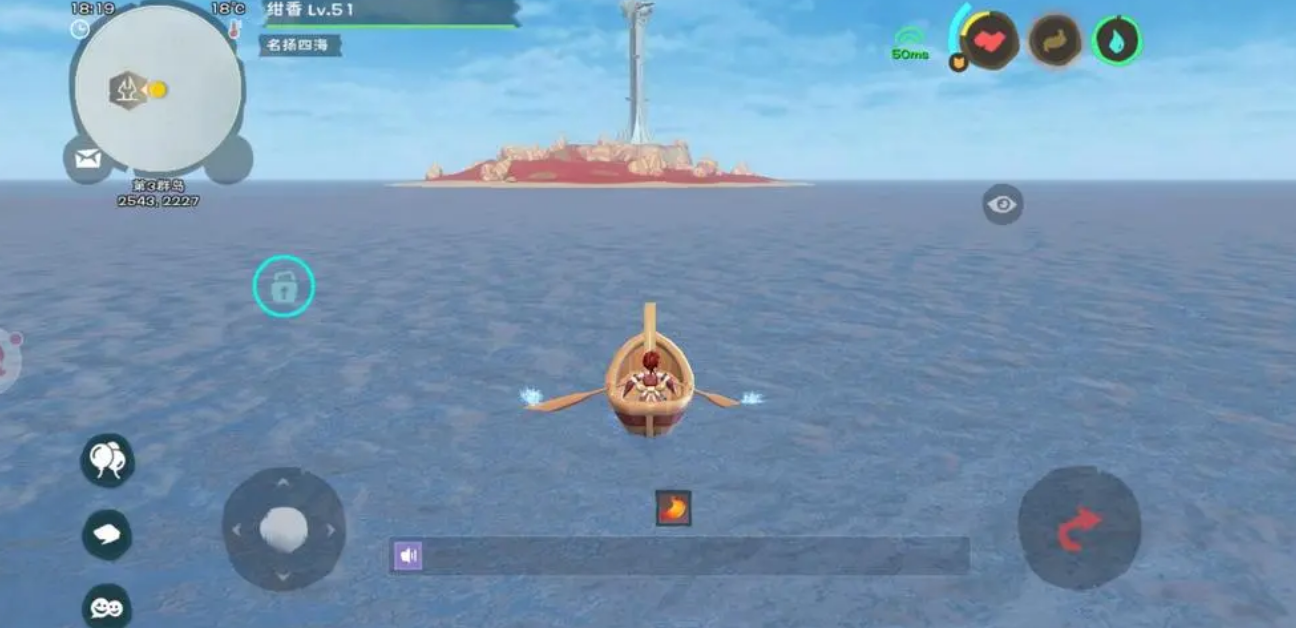1296x628 pixels.
Task: Toggle the cyan padlock lock button
Action: click(x=284, y=287)
